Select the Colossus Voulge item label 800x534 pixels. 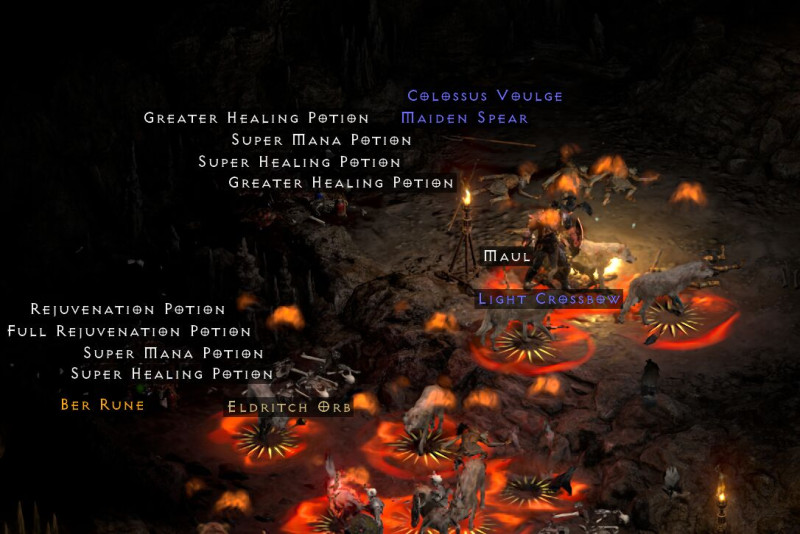pyautogui.click(x=485, y=96)
